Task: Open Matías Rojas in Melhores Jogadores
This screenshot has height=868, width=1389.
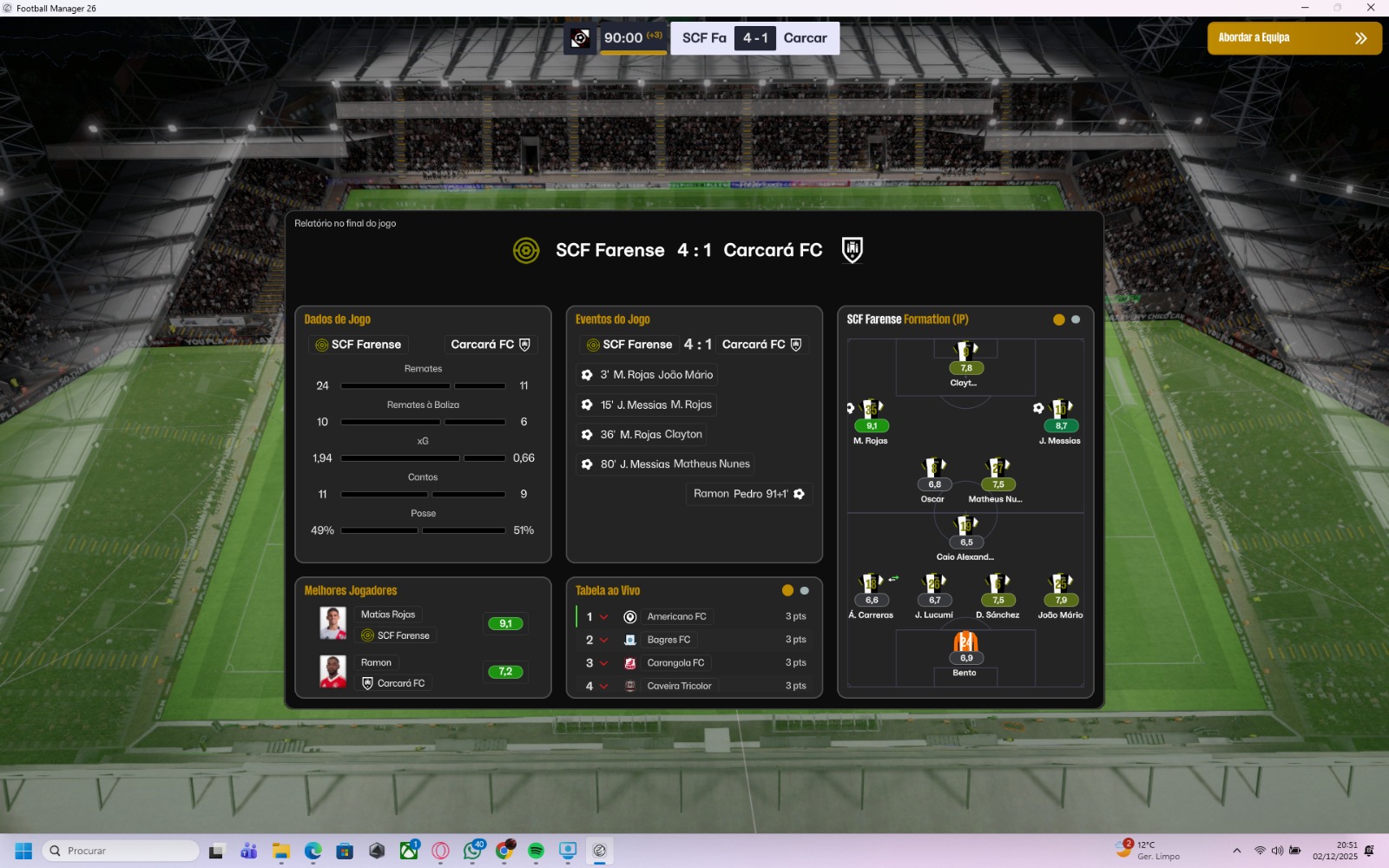Action: [388, 615]
